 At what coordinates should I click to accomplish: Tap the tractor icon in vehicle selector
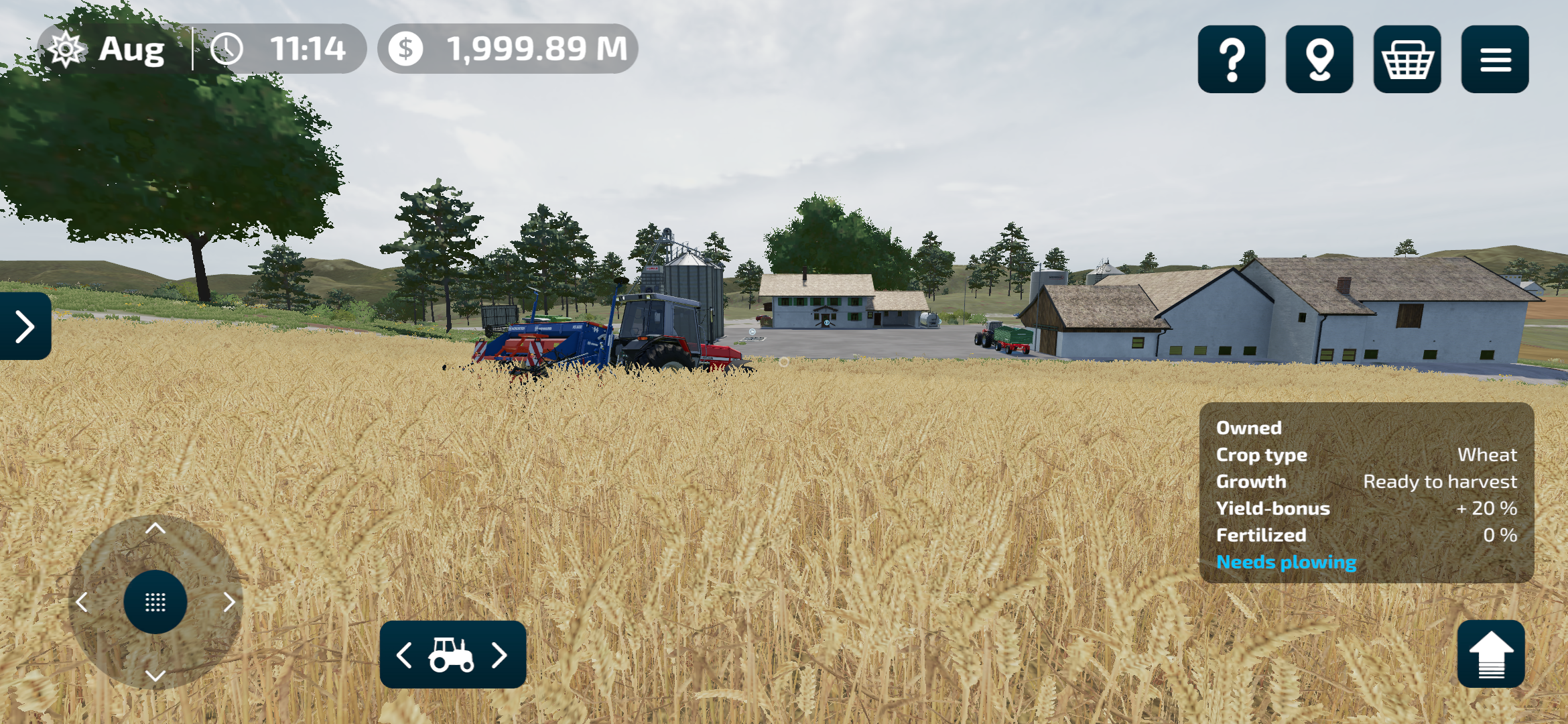tap(452, 655)
